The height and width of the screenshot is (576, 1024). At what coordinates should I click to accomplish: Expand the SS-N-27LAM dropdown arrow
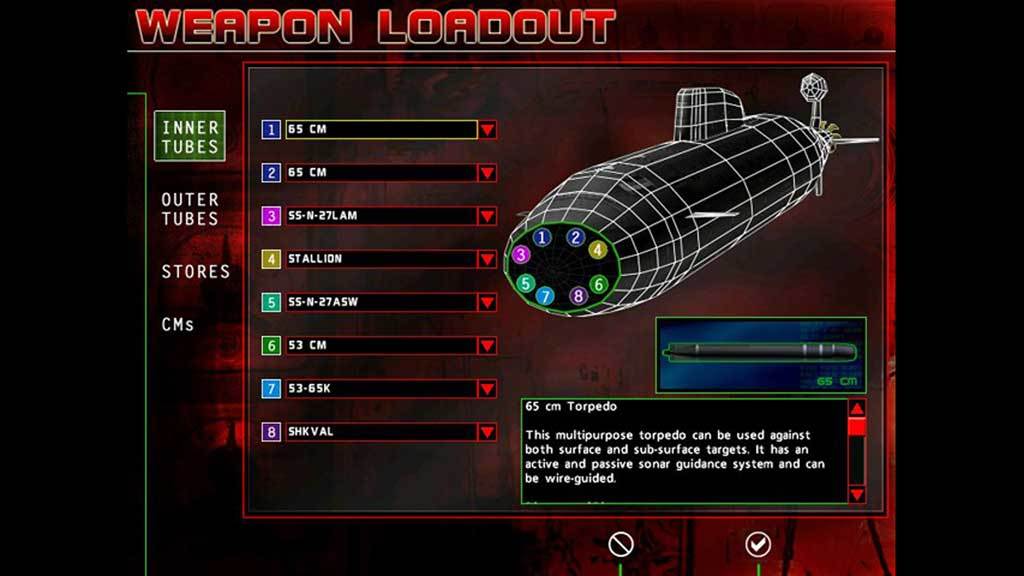coord(487,216)
